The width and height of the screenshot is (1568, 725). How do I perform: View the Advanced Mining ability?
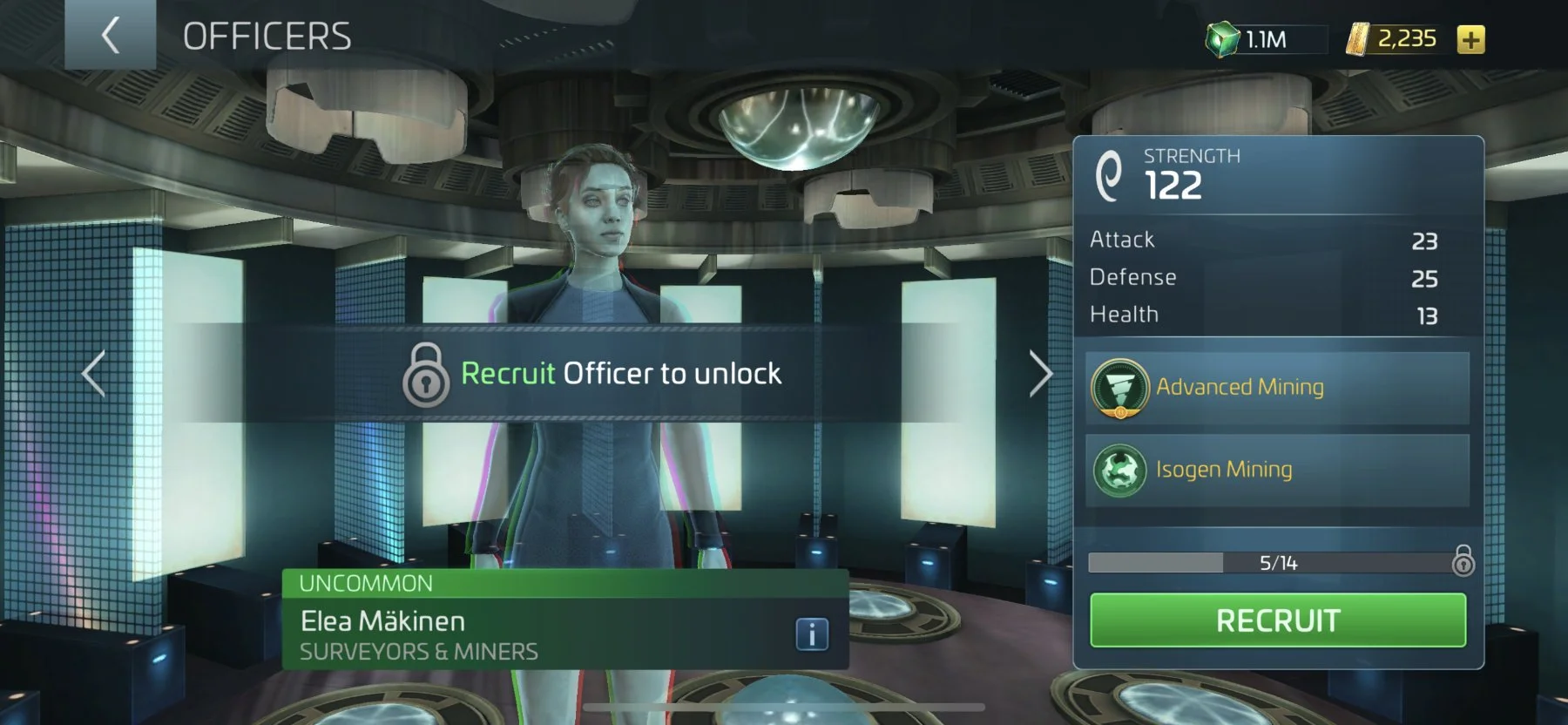[x=1276, y=388]
